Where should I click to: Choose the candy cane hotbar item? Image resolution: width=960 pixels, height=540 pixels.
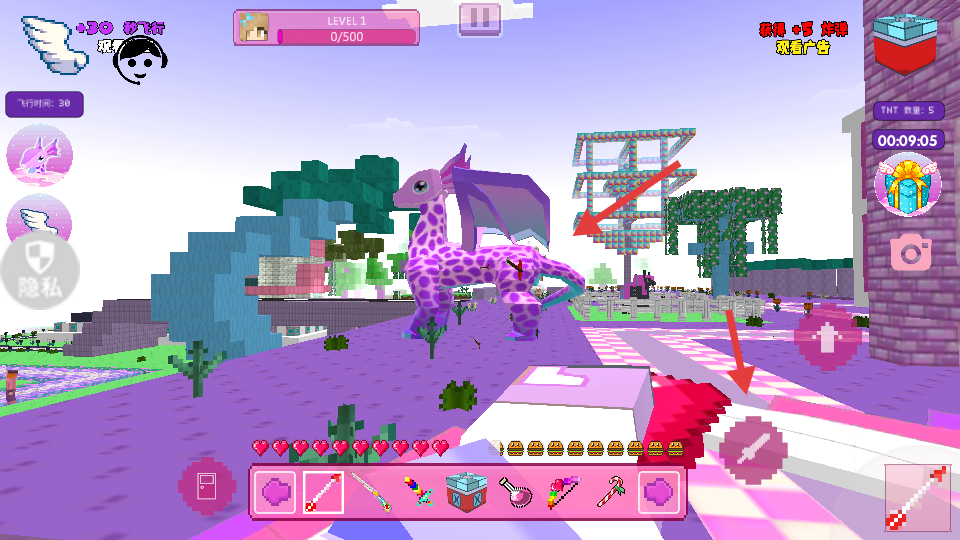[610, 492]
